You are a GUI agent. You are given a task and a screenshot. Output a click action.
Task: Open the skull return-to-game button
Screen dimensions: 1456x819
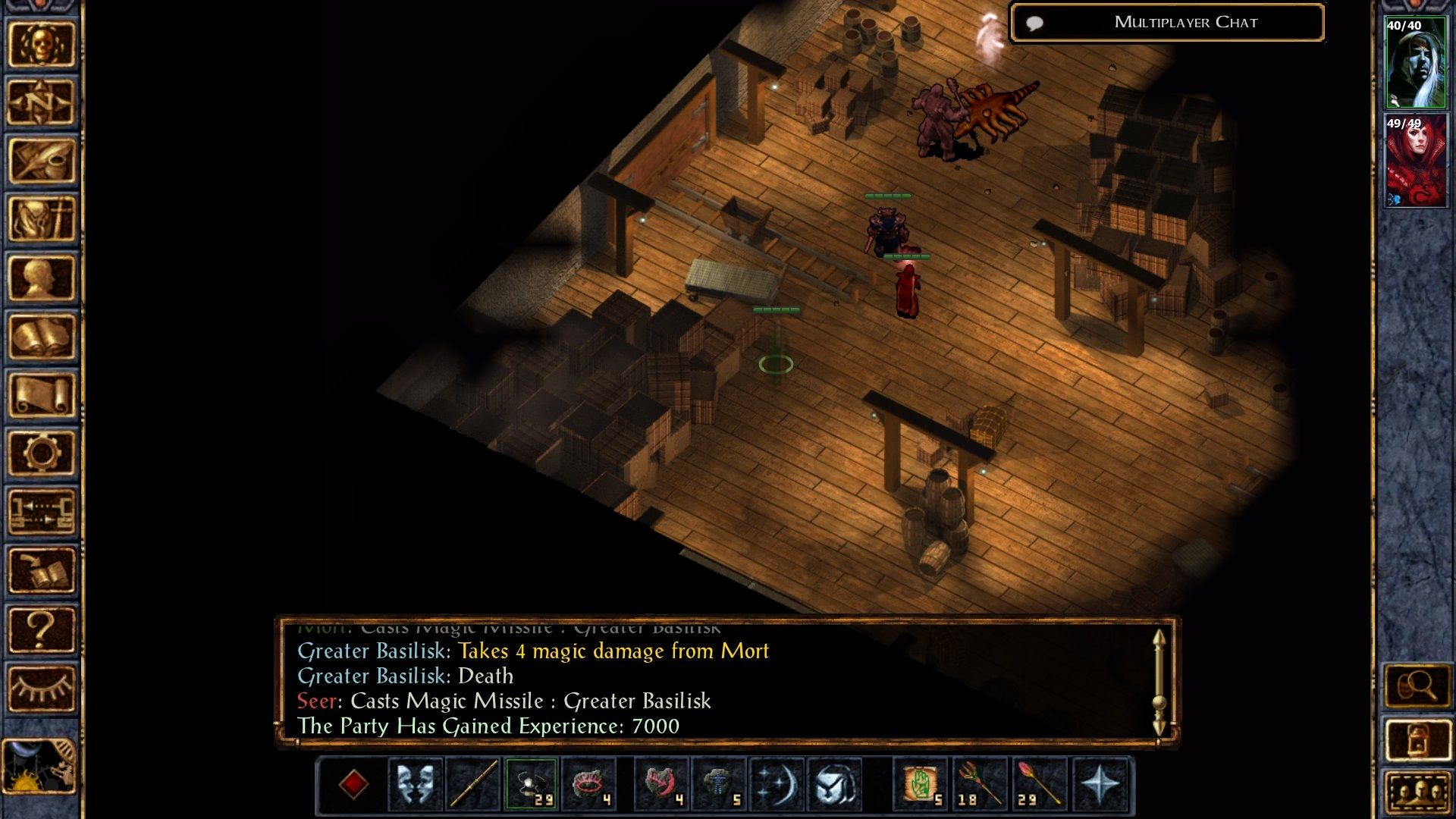[42, 44]
